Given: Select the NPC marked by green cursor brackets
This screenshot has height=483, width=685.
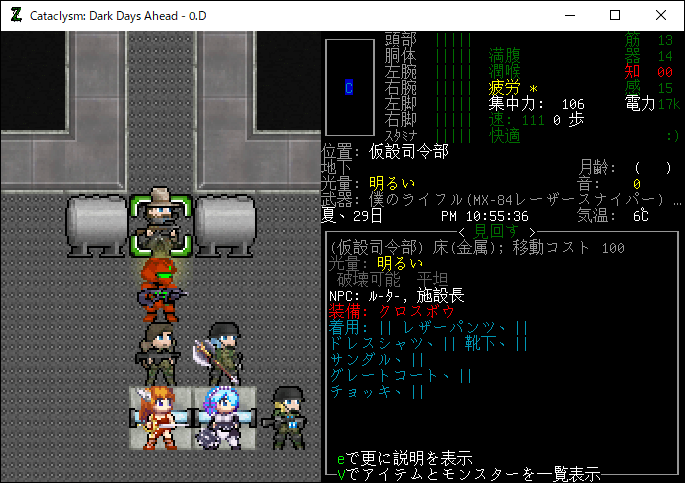Looking at the screenshot, I should (x=160, y=219).
